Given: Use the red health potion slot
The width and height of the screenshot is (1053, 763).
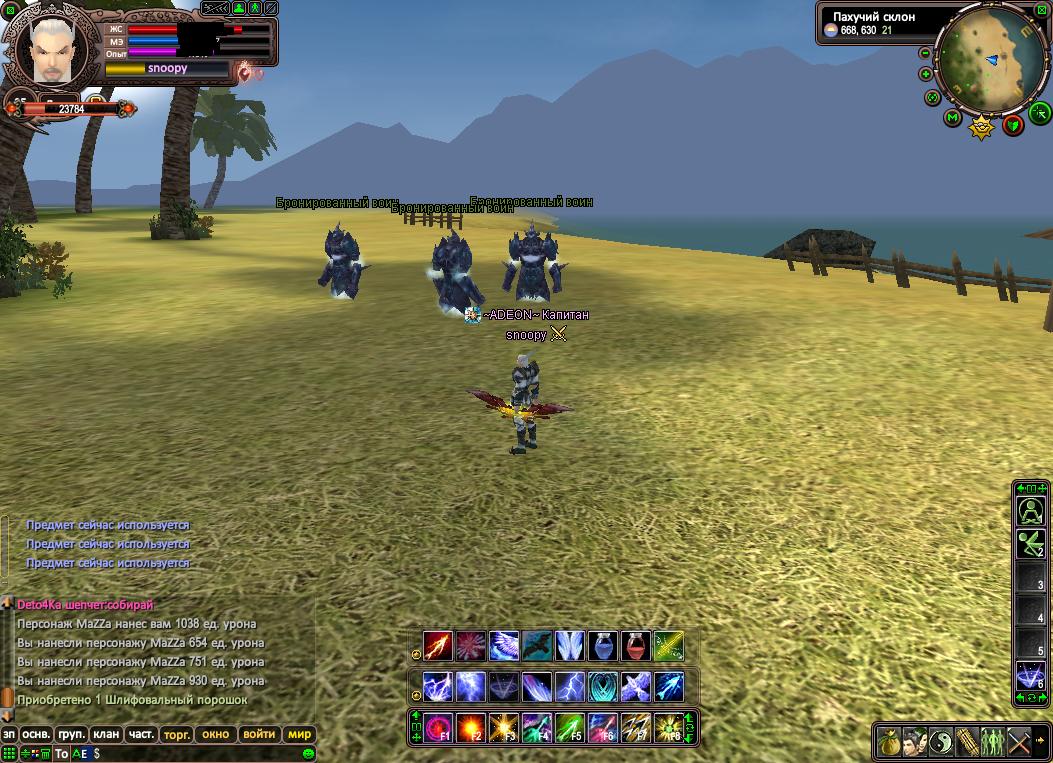Looking at the screenshot, I should (x=636, y=646).
